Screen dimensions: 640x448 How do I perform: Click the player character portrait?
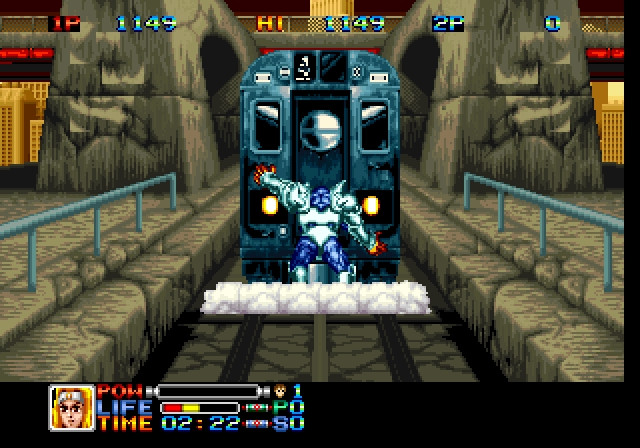pos(71,407)
